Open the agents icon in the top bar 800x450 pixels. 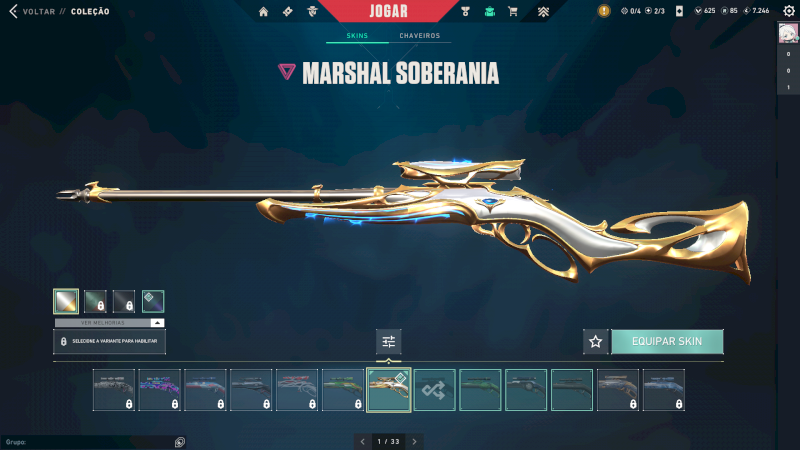click(314, 11)
